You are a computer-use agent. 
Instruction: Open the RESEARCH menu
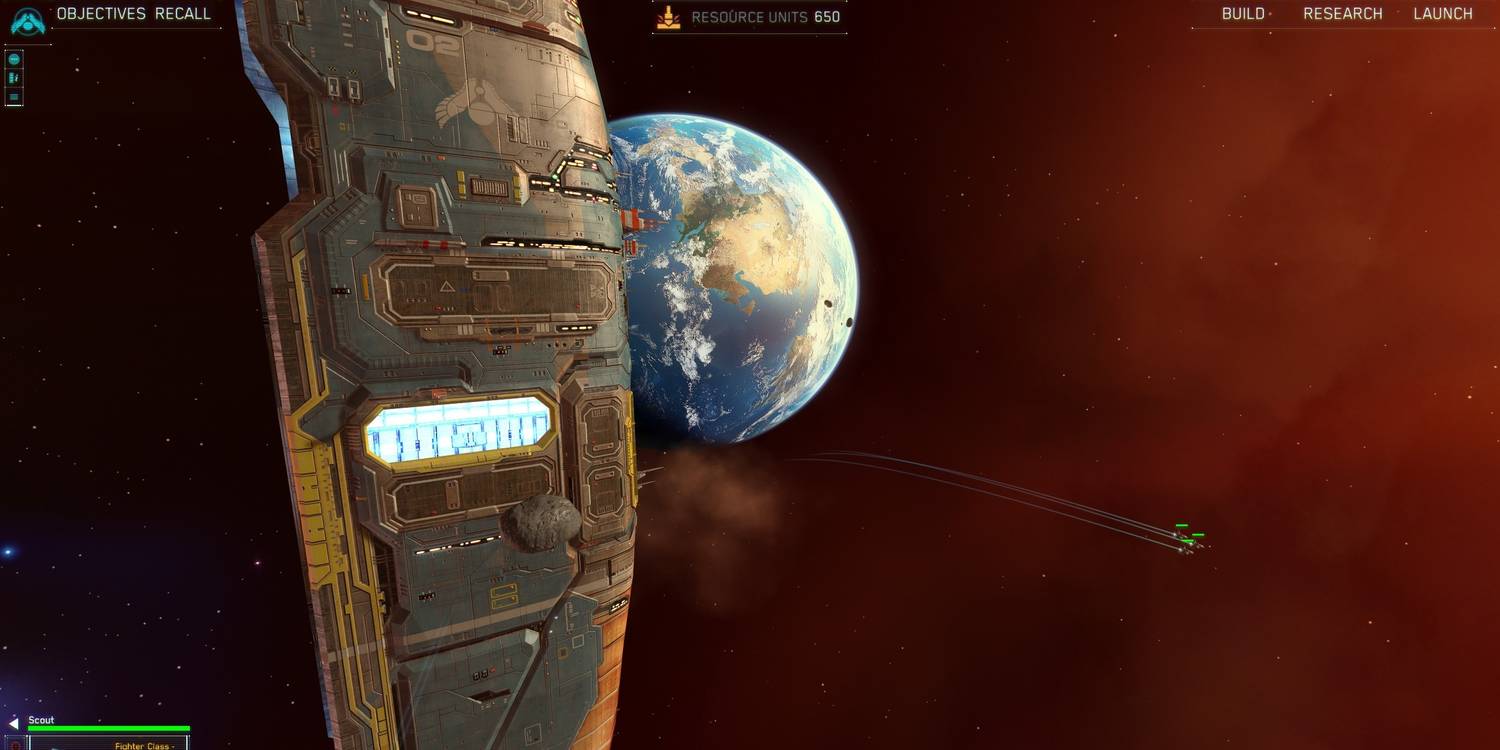1343,13
